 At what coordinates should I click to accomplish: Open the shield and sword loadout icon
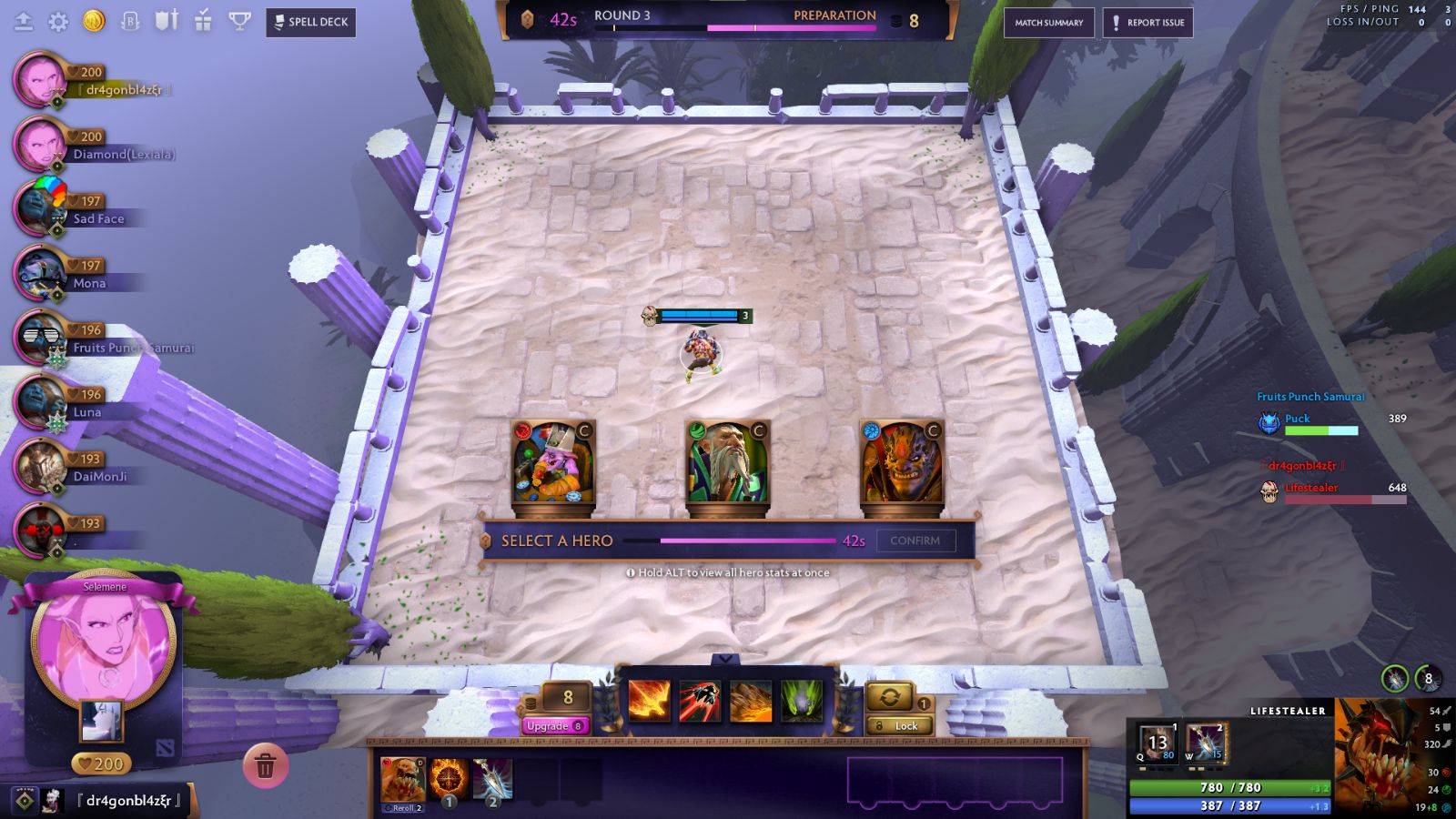167,21
